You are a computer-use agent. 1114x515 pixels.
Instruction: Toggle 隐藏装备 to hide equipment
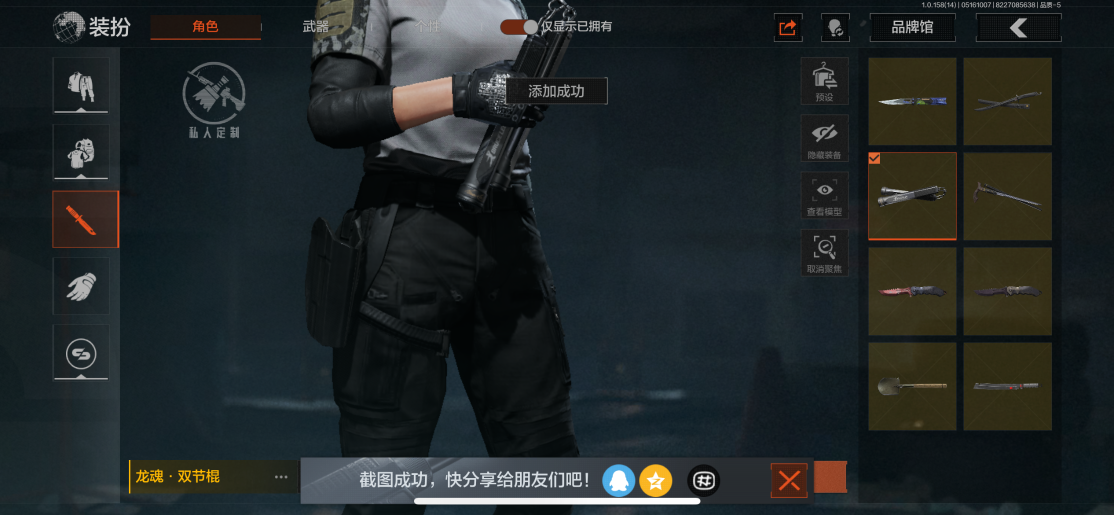pos(824,139)
